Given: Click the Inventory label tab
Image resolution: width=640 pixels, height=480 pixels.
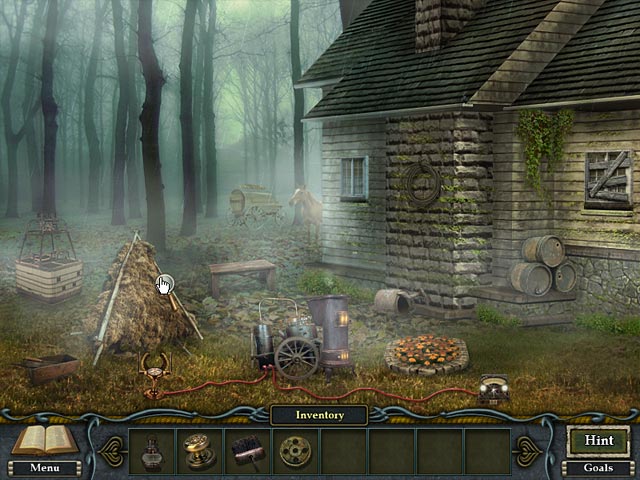Looking at the screenshot, I should [x=320, y=414].
